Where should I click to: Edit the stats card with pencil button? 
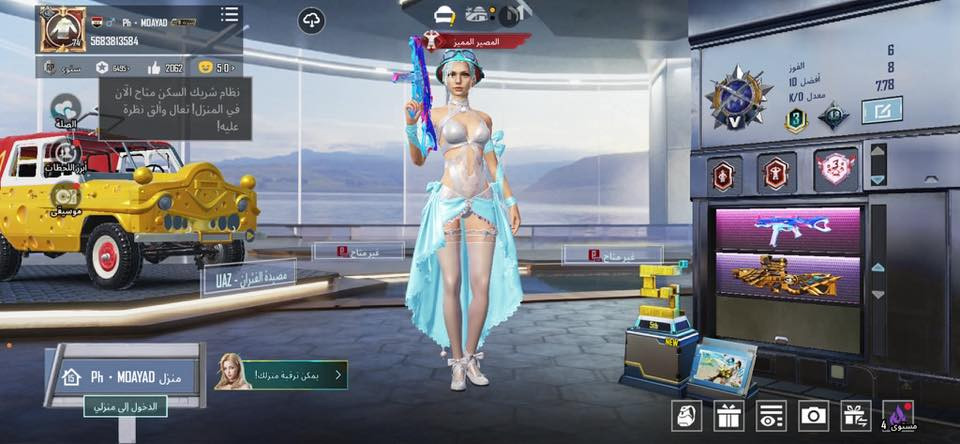(x=882, y=110)
